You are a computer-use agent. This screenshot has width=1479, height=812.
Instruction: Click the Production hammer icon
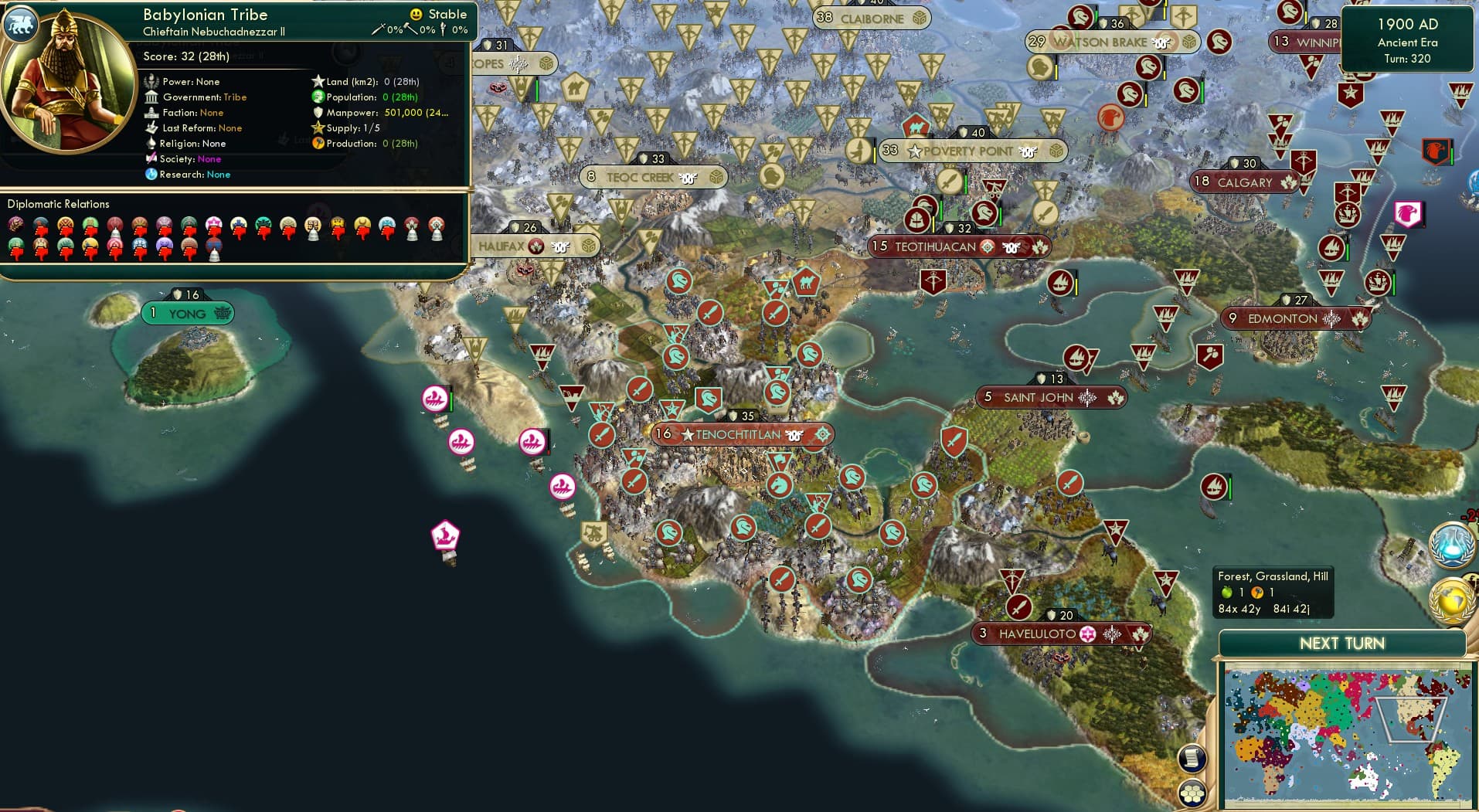click(x=317, y=144)
